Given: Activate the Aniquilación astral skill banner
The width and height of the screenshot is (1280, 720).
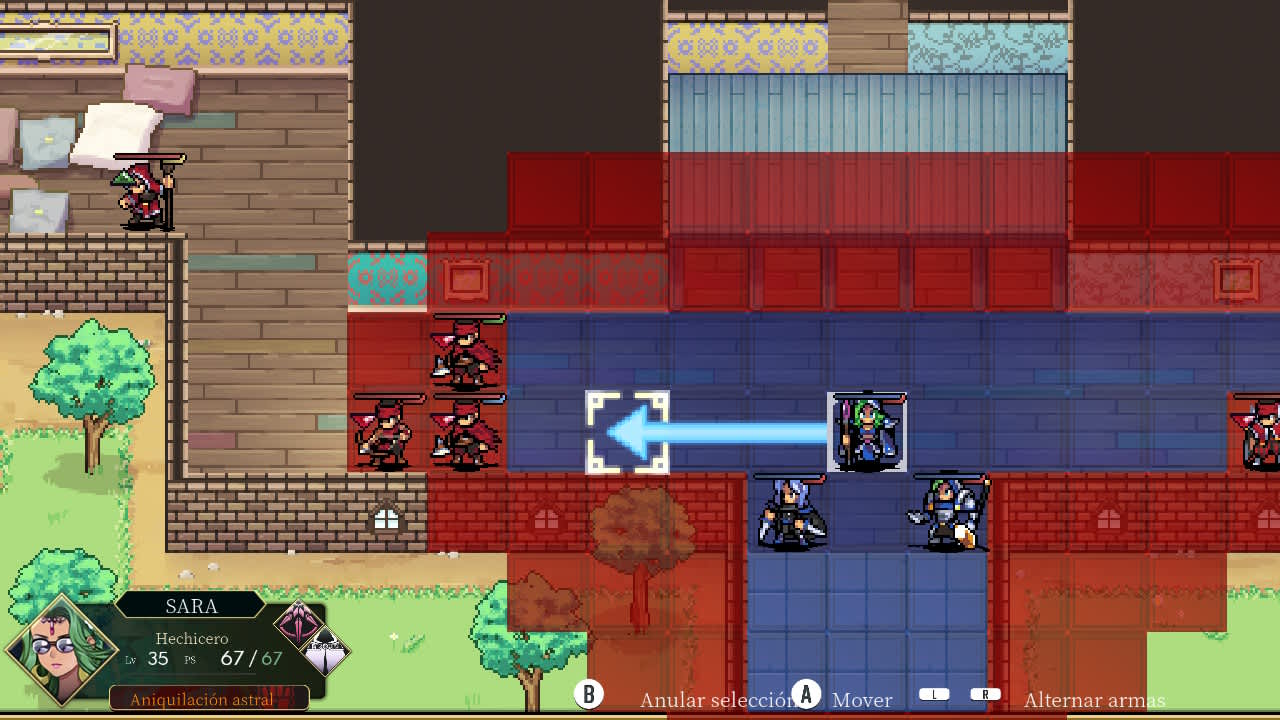Looking at the screenshot, I should click(x=207, y=699).
